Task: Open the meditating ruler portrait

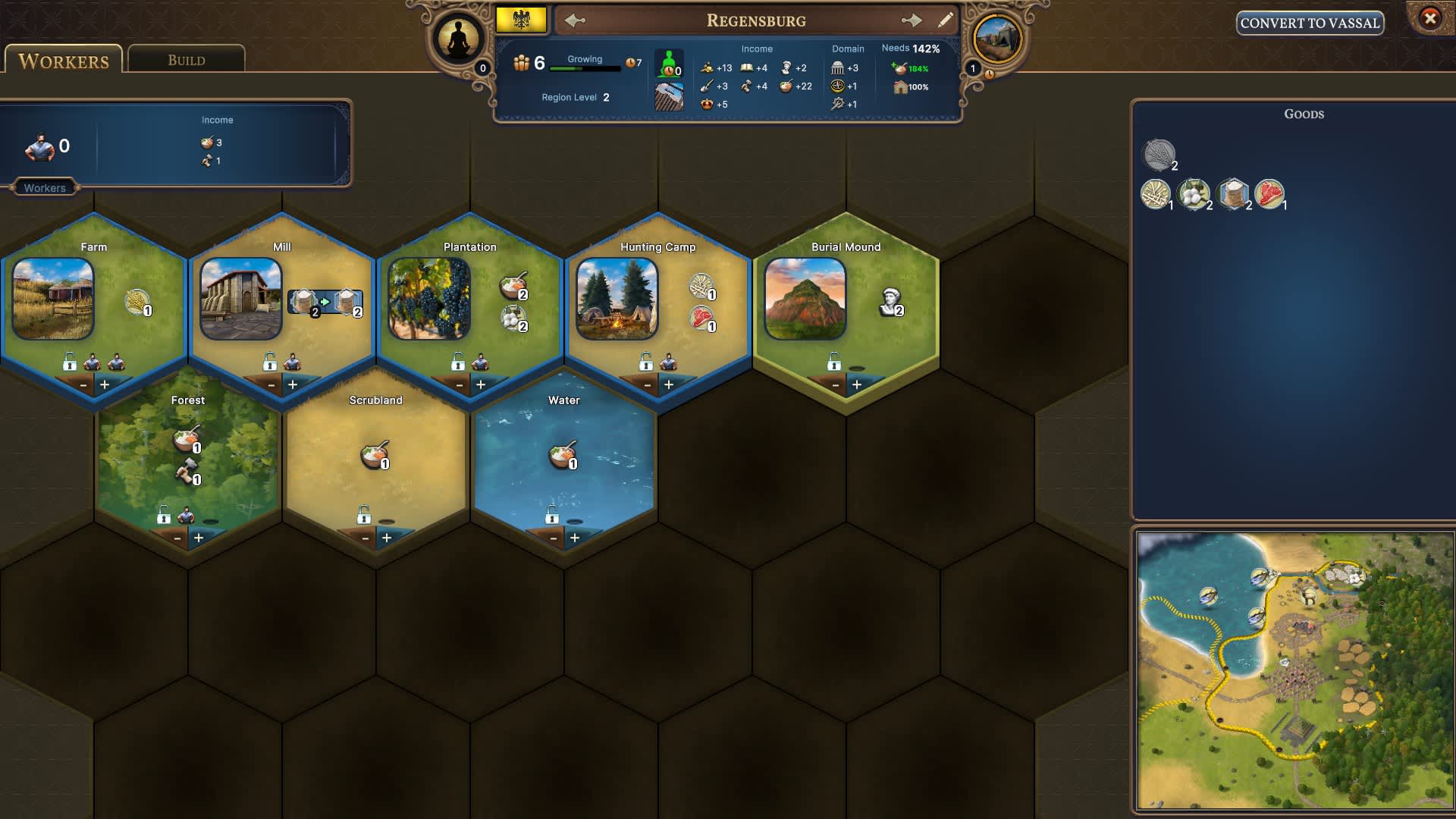Action: (x=459, y=39)
